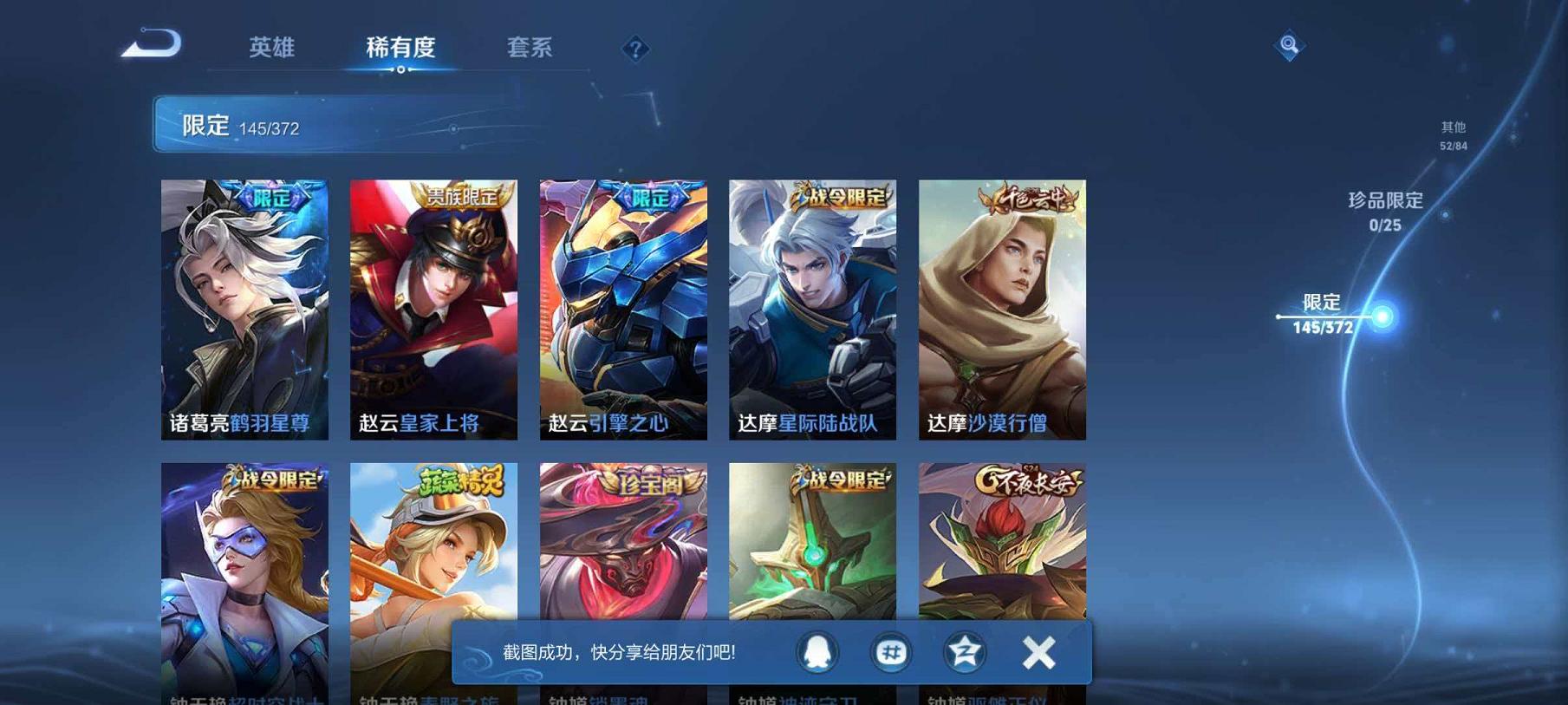Click the 限定 145/372 header bar
Viewport: 1568px width, 705px height.
260,125
